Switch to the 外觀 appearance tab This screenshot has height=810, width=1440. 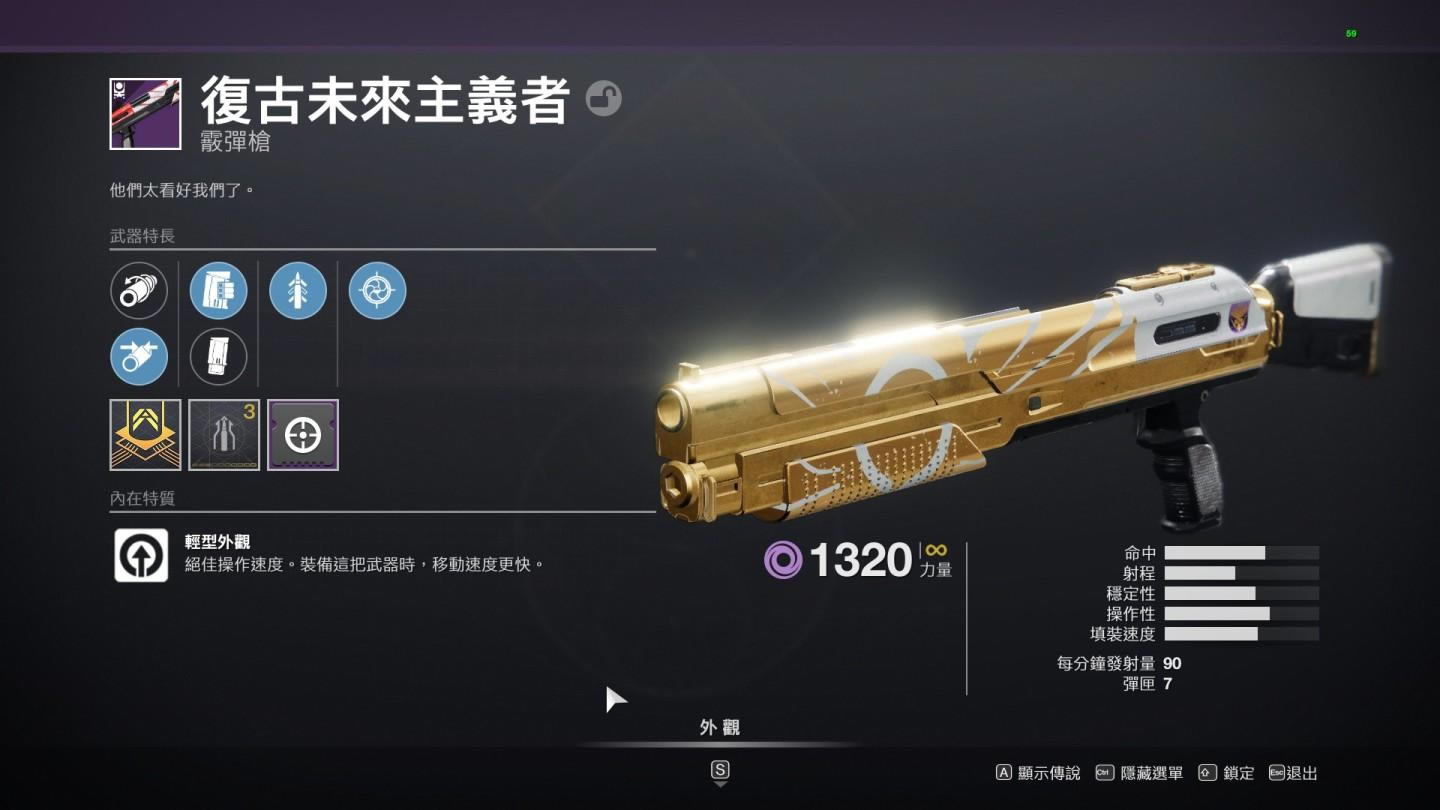(722, 727)
